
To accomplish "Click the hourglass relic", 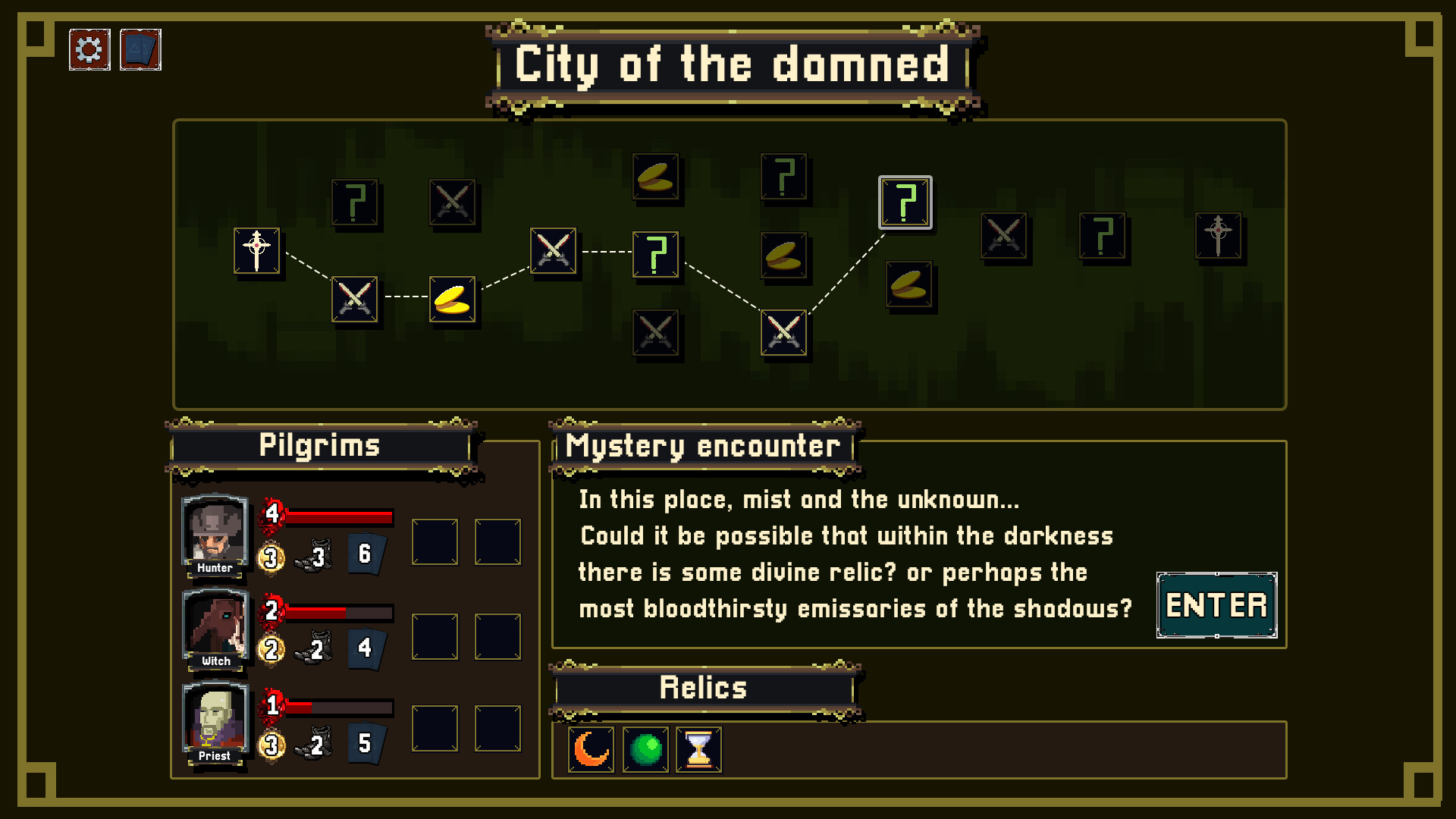I will pos(698,750).
